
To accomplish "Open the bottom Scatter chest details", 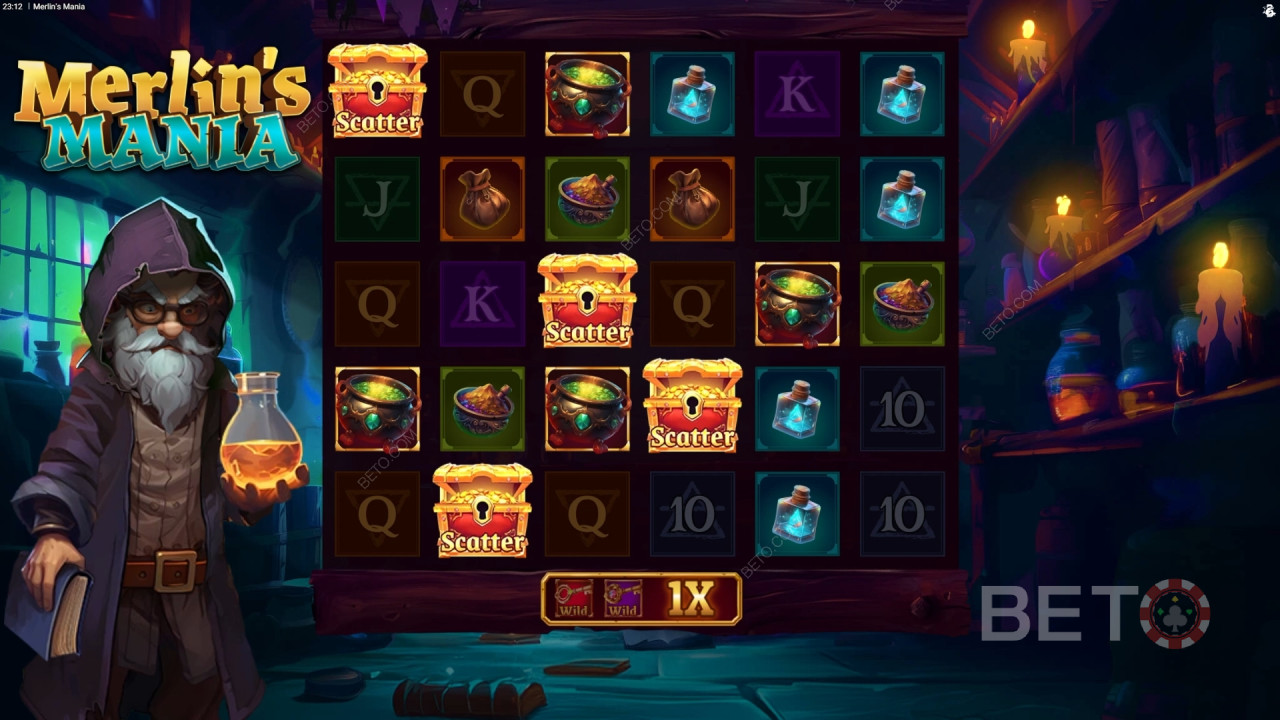I will (x=483, y=514).
